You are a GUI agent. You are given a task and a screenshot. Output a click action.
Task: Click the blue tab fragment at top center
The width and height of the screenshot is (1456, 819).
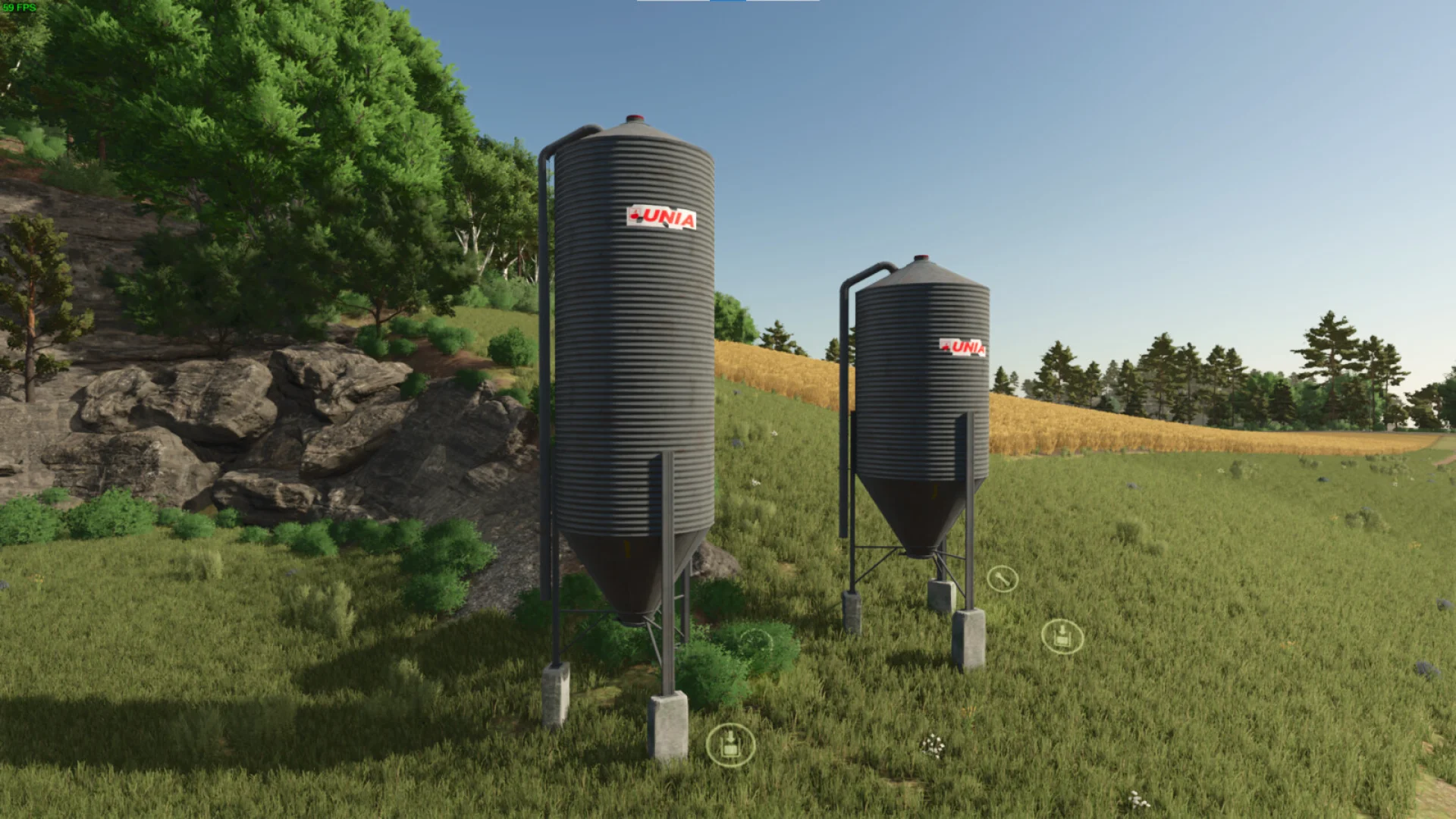(728, 2)
